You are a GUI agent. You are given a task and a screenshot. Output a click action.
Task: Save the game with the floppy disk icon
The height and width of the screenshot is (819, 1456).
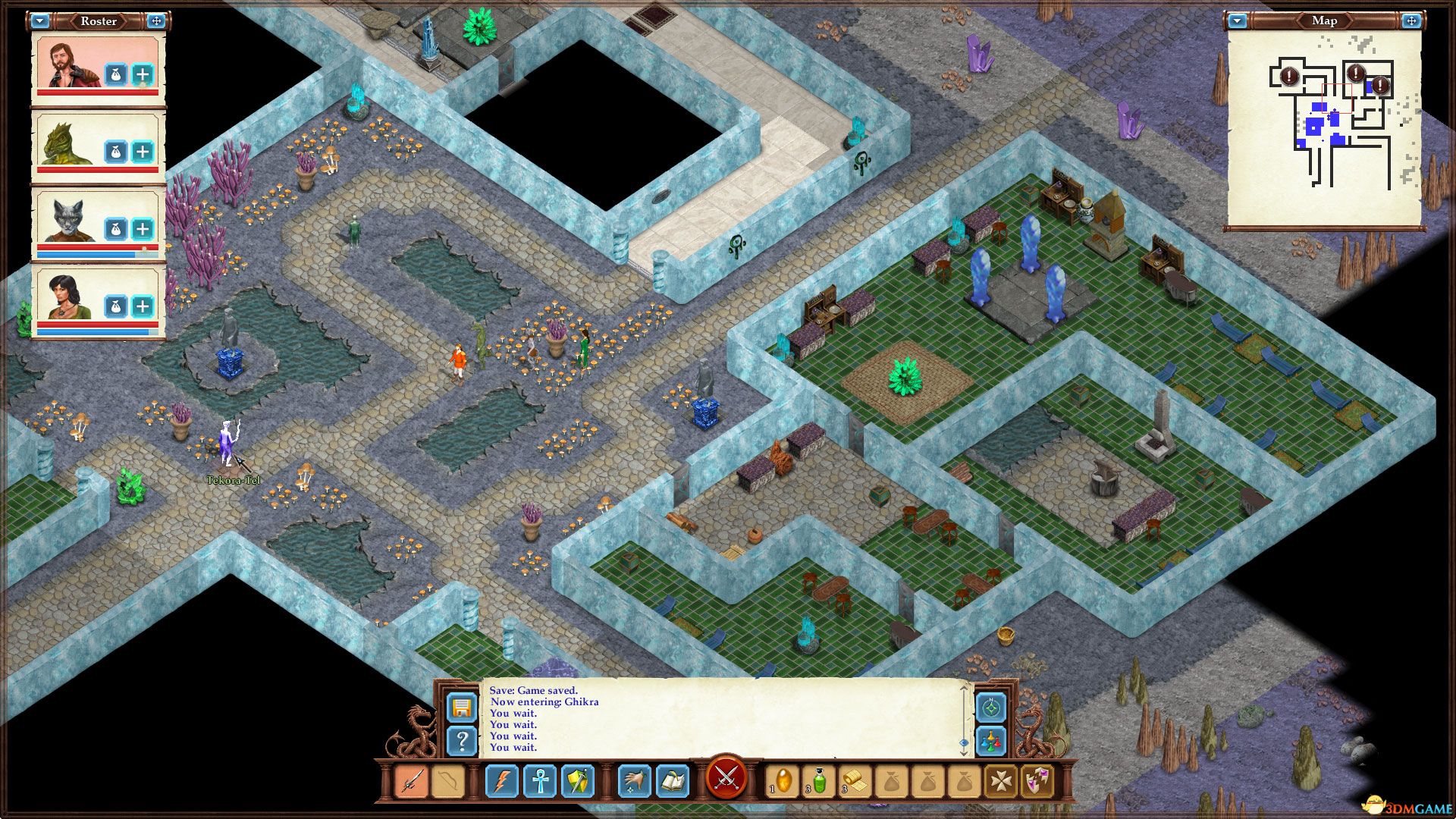coord(463,705)
